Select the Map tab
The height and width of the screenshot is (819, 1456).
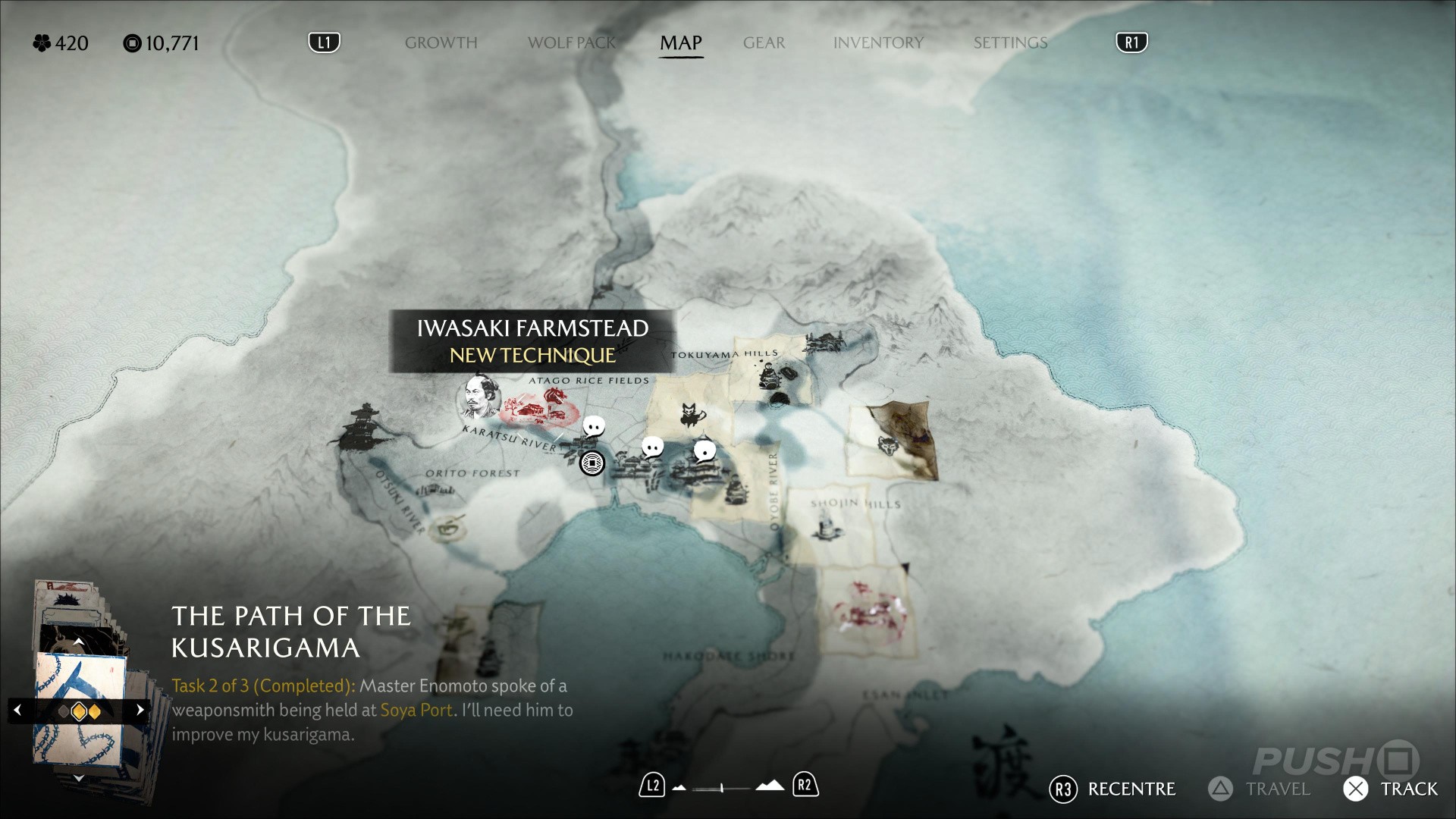point(680,43)
